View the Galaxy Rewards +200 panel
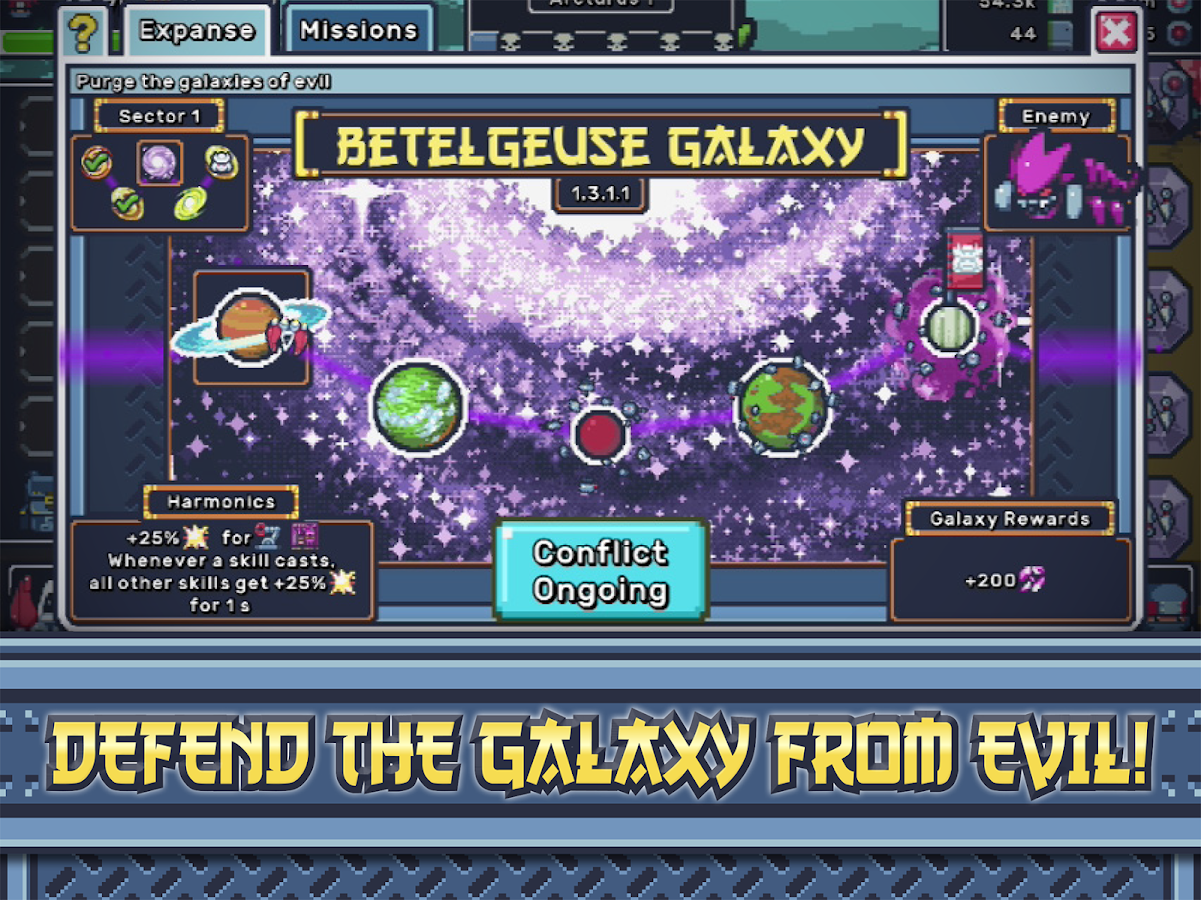 click(1010, 580)
